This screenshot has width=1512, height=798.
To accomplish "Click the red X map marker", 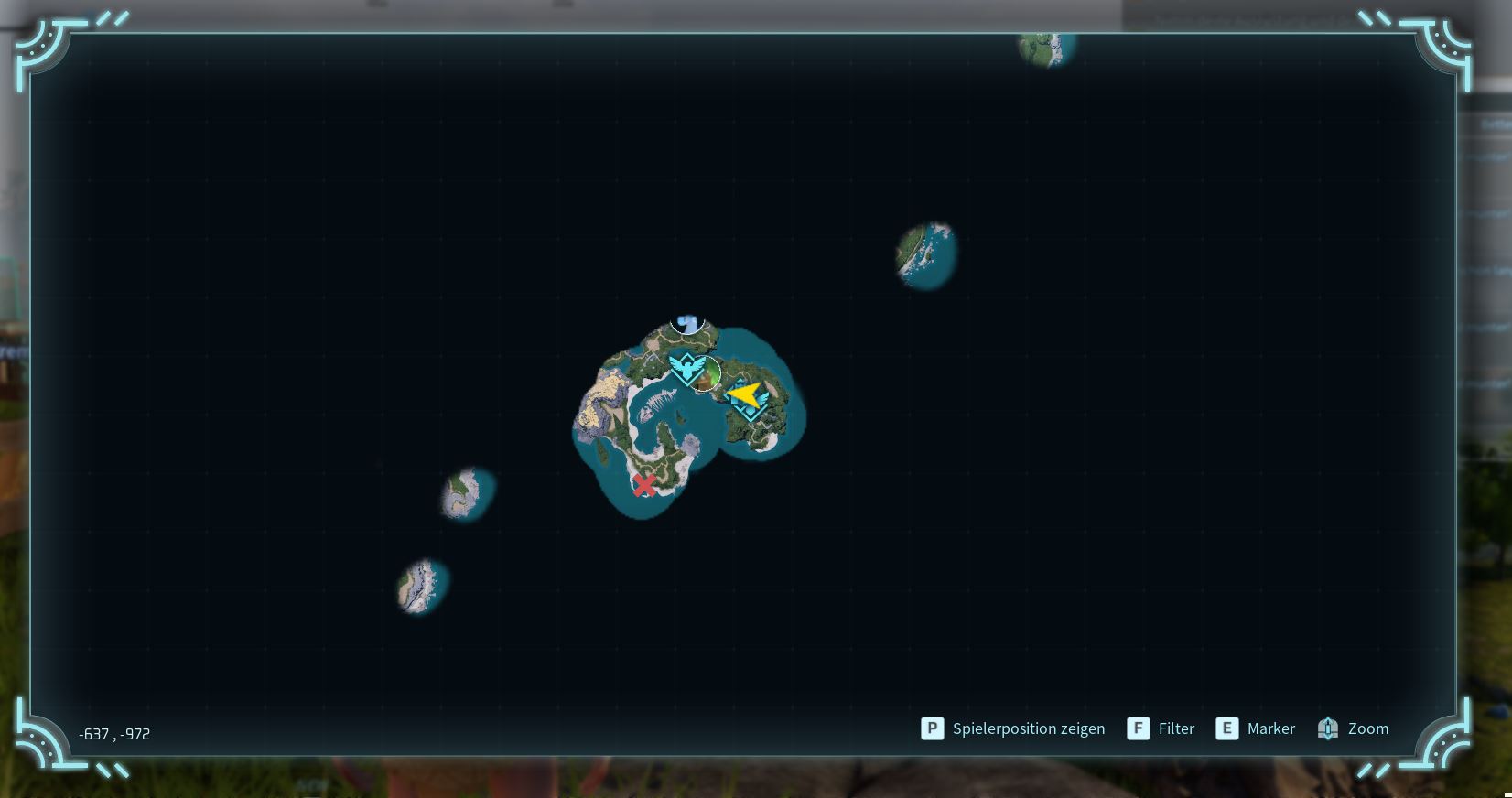I will pos(644,485).
